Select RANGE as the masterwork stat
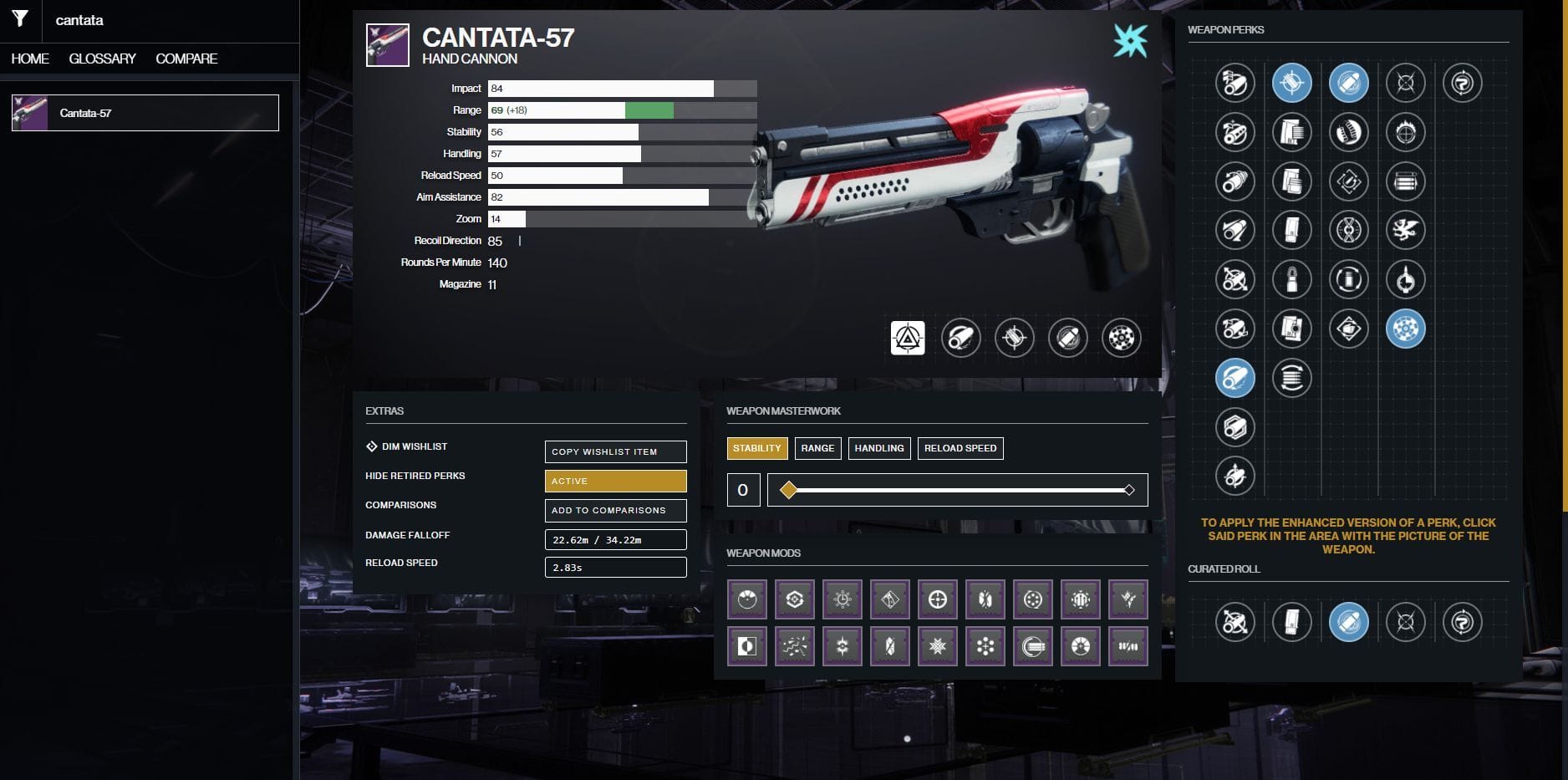 point(817,448)
